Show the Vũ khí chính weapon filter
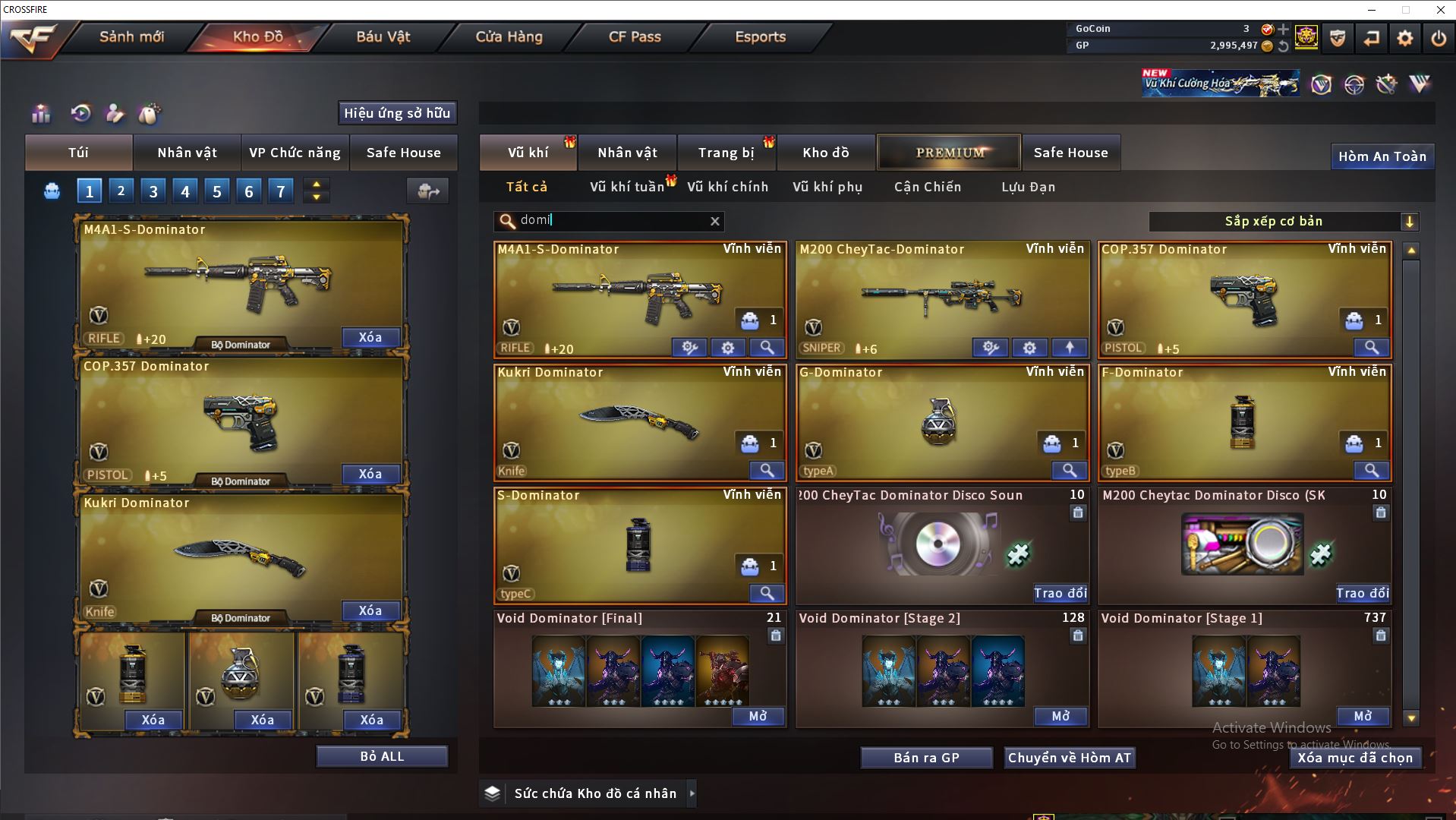This screenshot has height=820, width=1456. (x=727, y=187)
